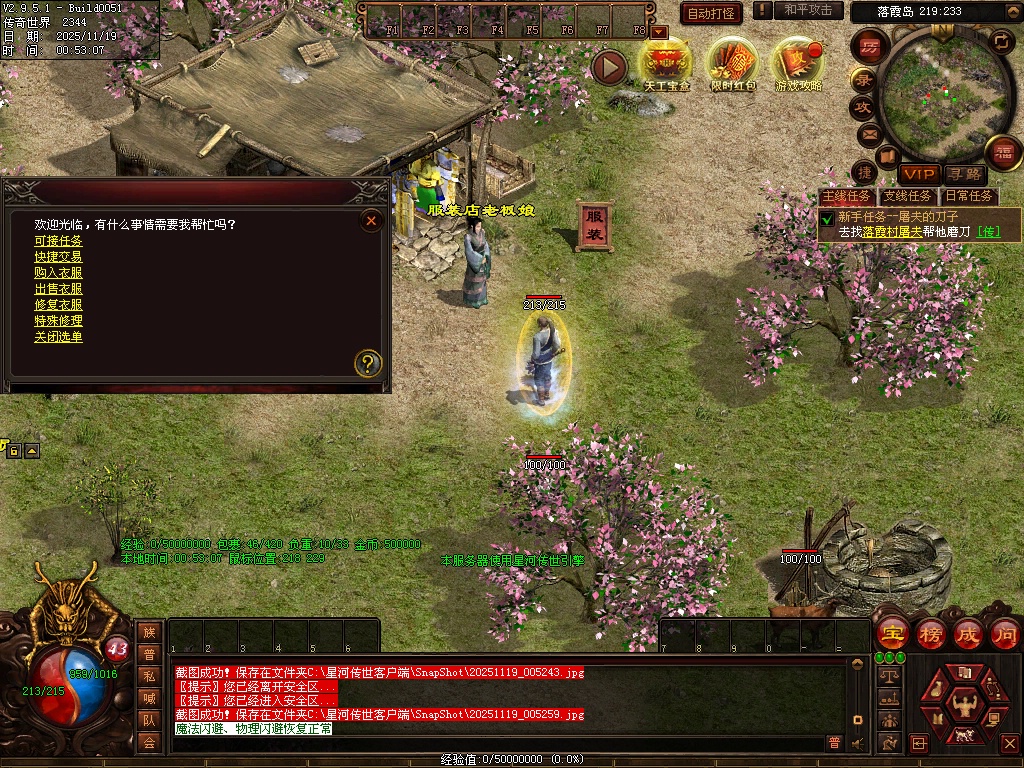The image size is (1024, 768).
Task: Switch to the 支线任务 quest tab
Action: click(907, 196)
